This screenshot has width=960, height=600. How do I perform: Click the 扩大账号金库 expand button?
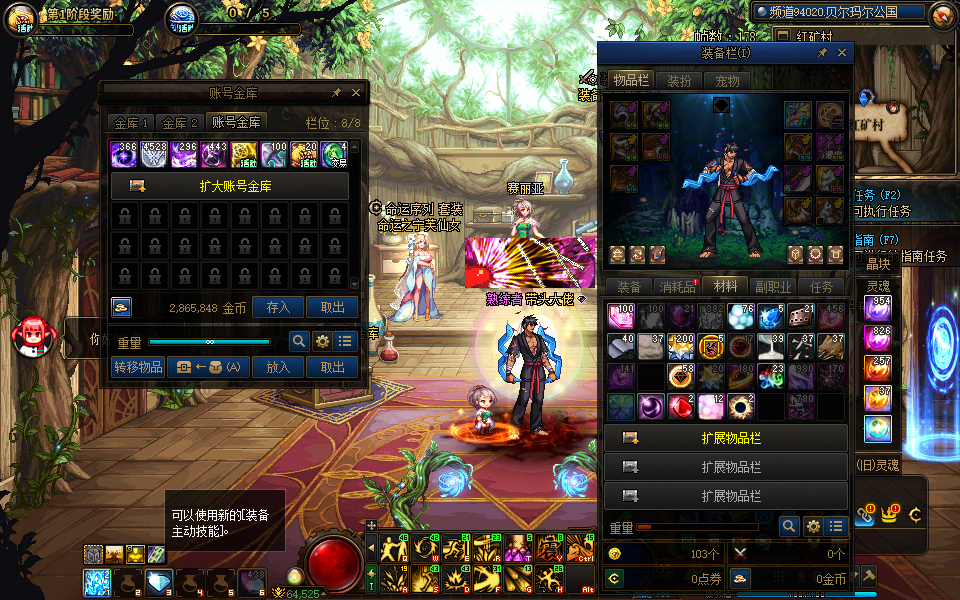point(229,186)
